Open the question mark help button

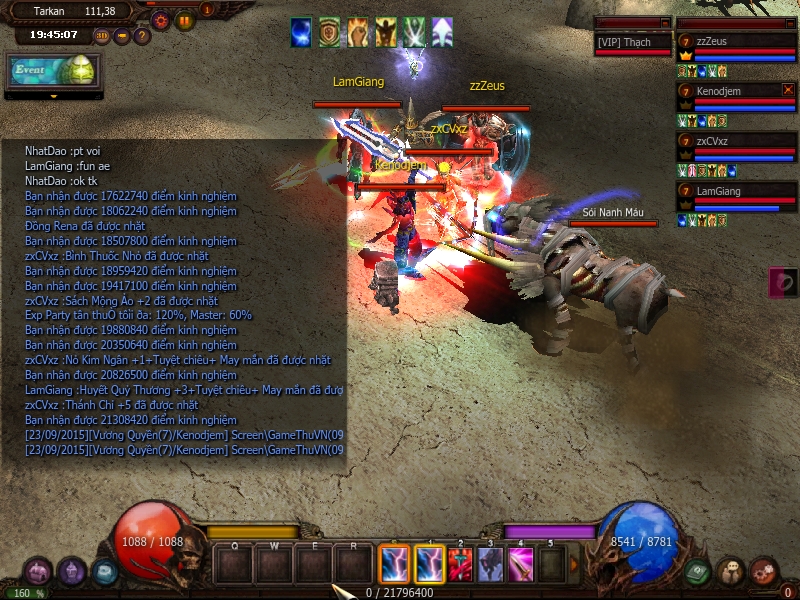click(142, 36)
